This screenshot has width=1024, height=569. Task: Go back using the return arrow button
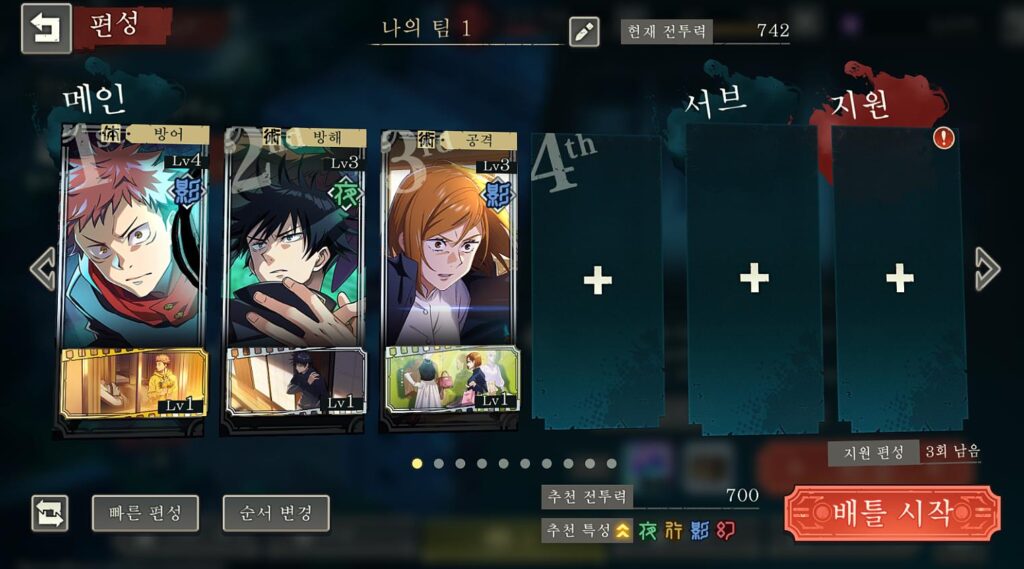click(x=46, y=28)
